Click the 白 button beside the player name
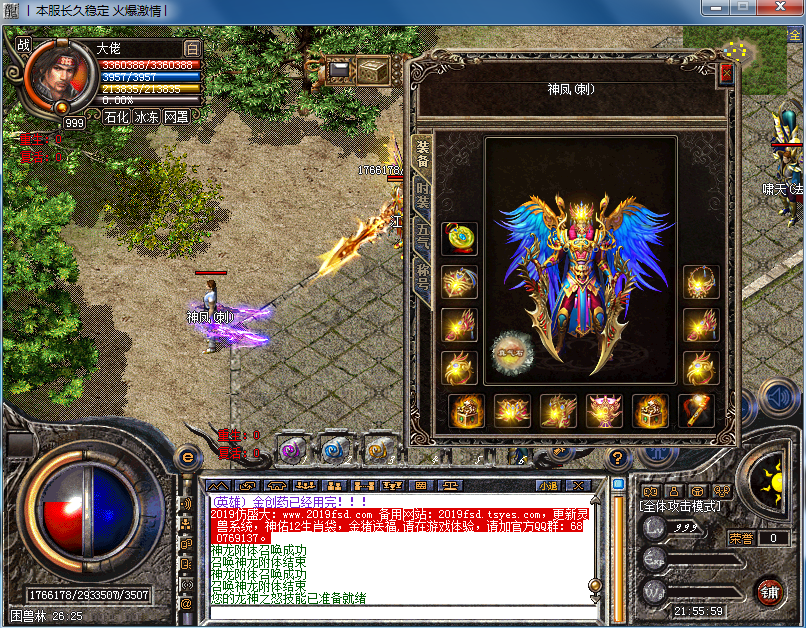806x628 pixels. (192, 47)
